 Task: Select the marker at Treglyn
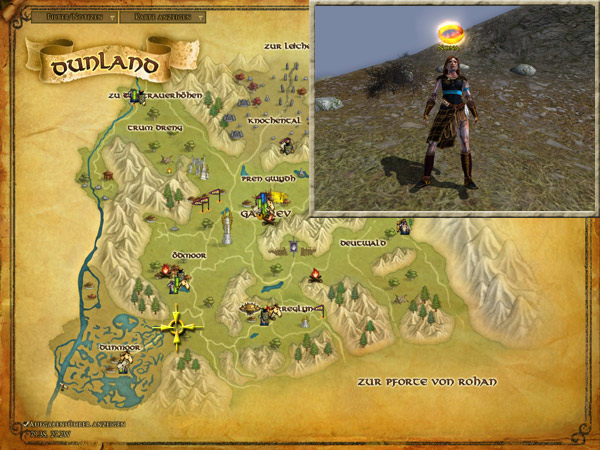pyautogui.click(x=263, y=313)
